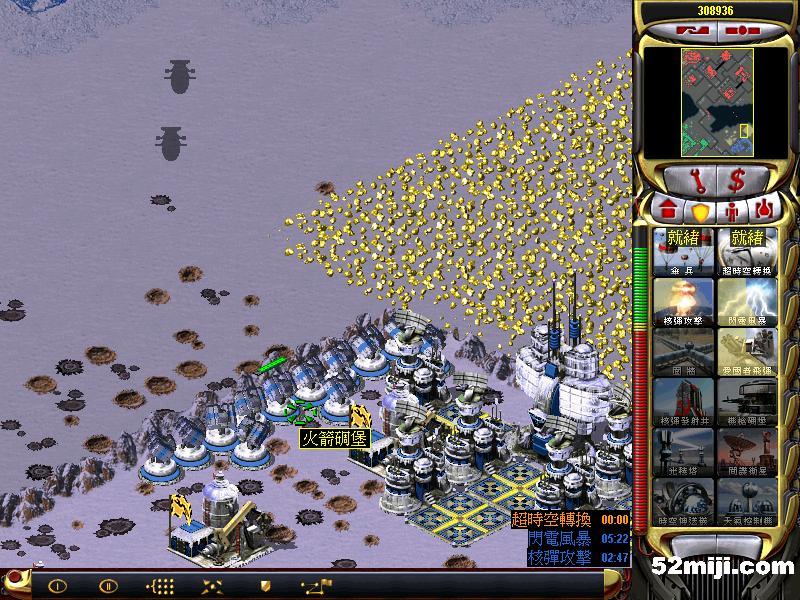Image resolution: width=800 pixels, height=600 pixels.
Task: Open the shield-icon defenses tab
Action: 700,212
